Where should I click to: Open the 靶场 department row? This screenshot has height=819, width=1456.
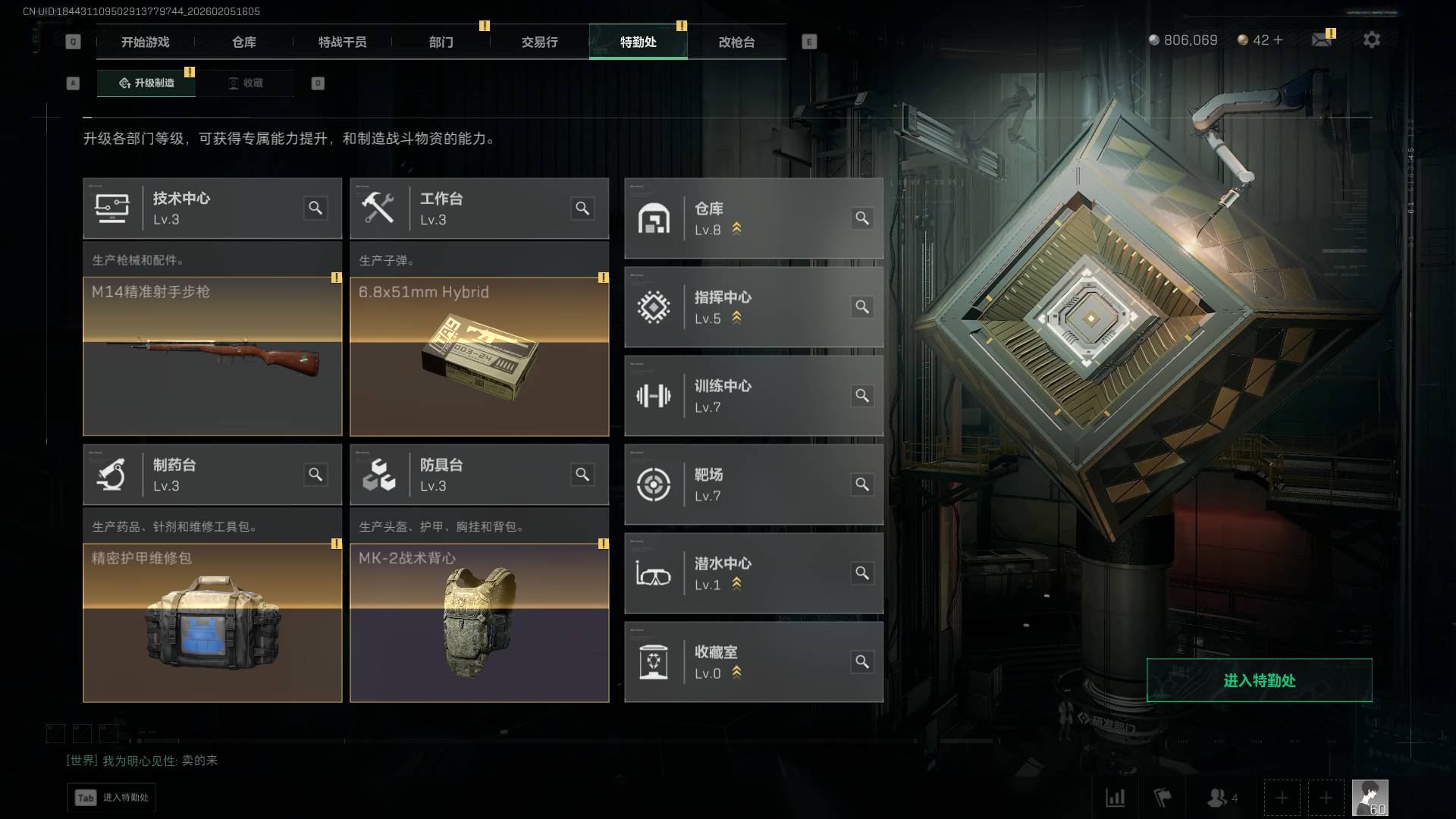pyautogui.click(x=753, y=485)
